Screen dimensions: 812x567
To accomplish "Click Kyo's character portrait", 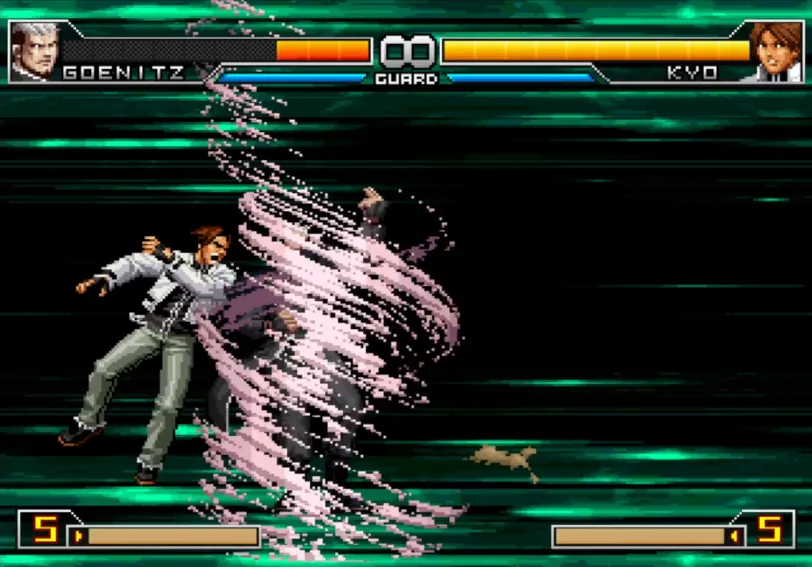I will [x=776, y=51].
